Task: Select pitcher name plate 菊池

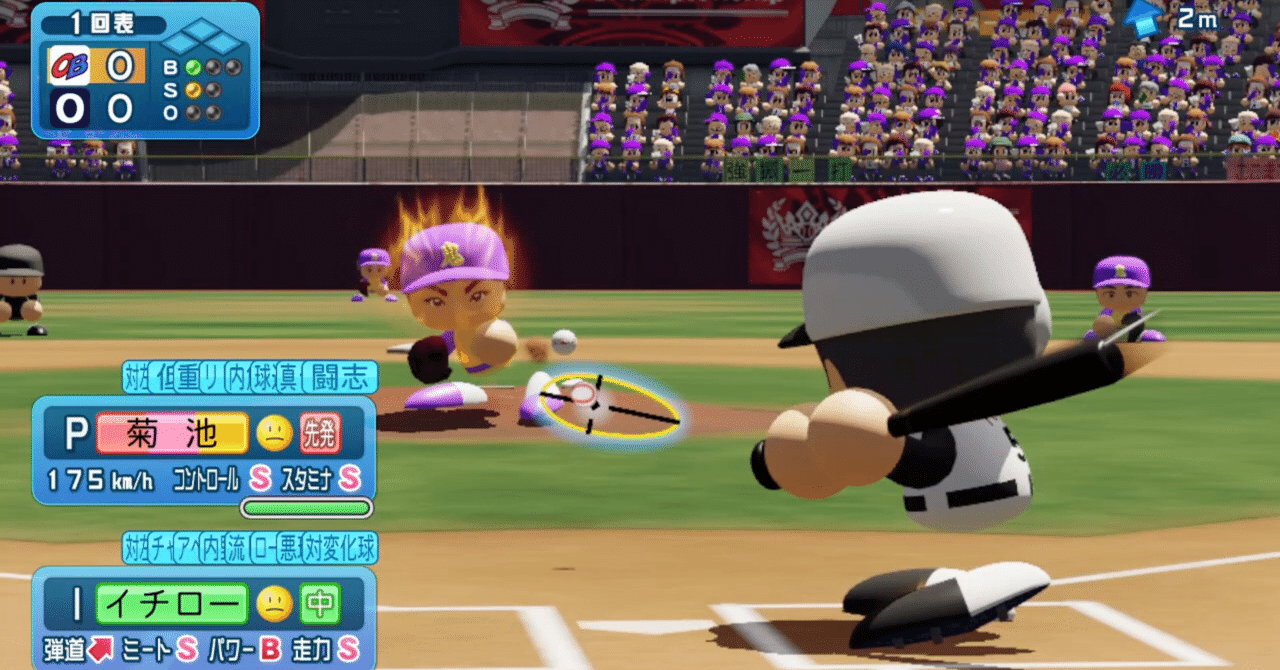Action: point(172,434)
